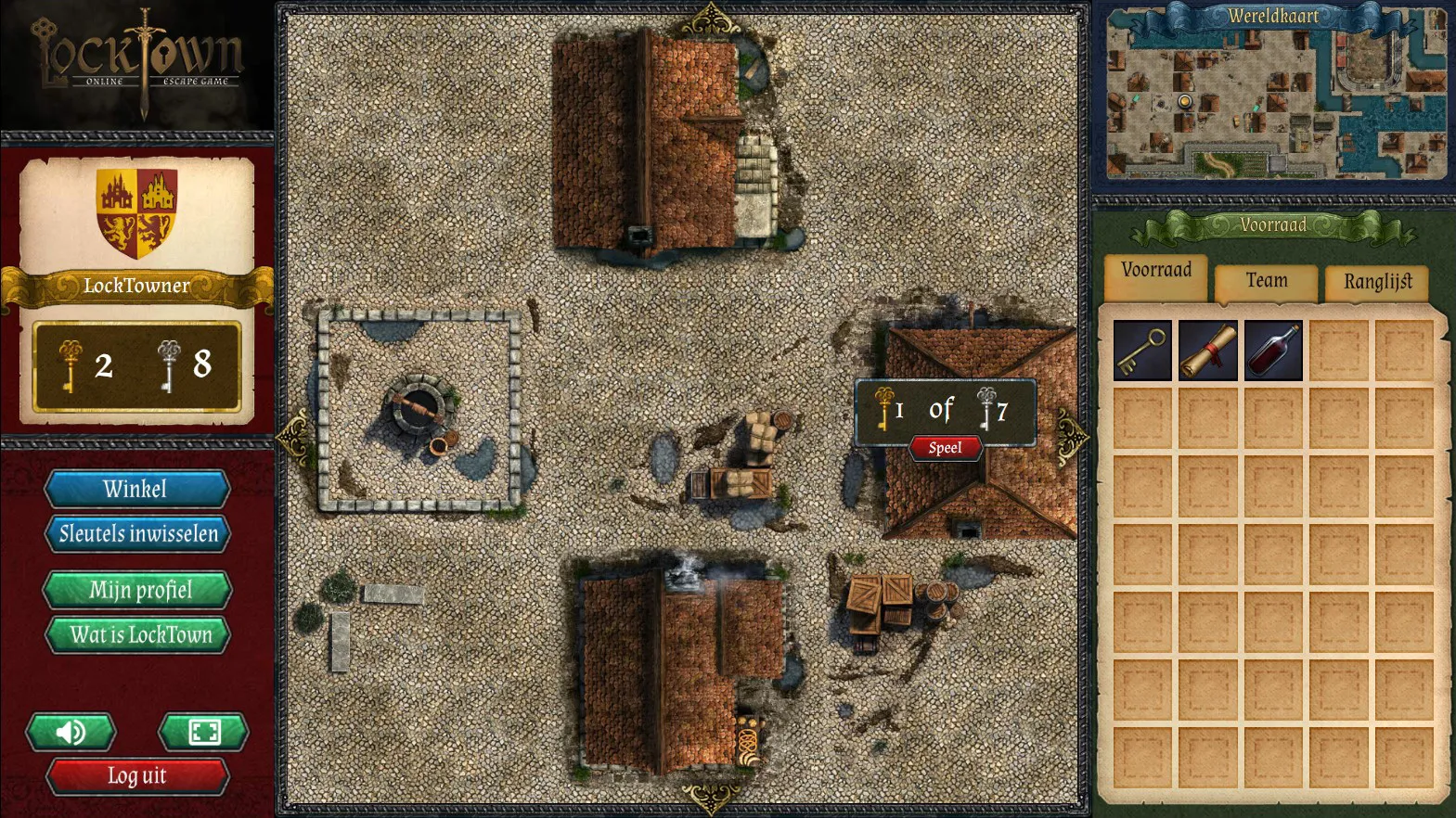Click Log uit to sign out

tap(137, 776)
